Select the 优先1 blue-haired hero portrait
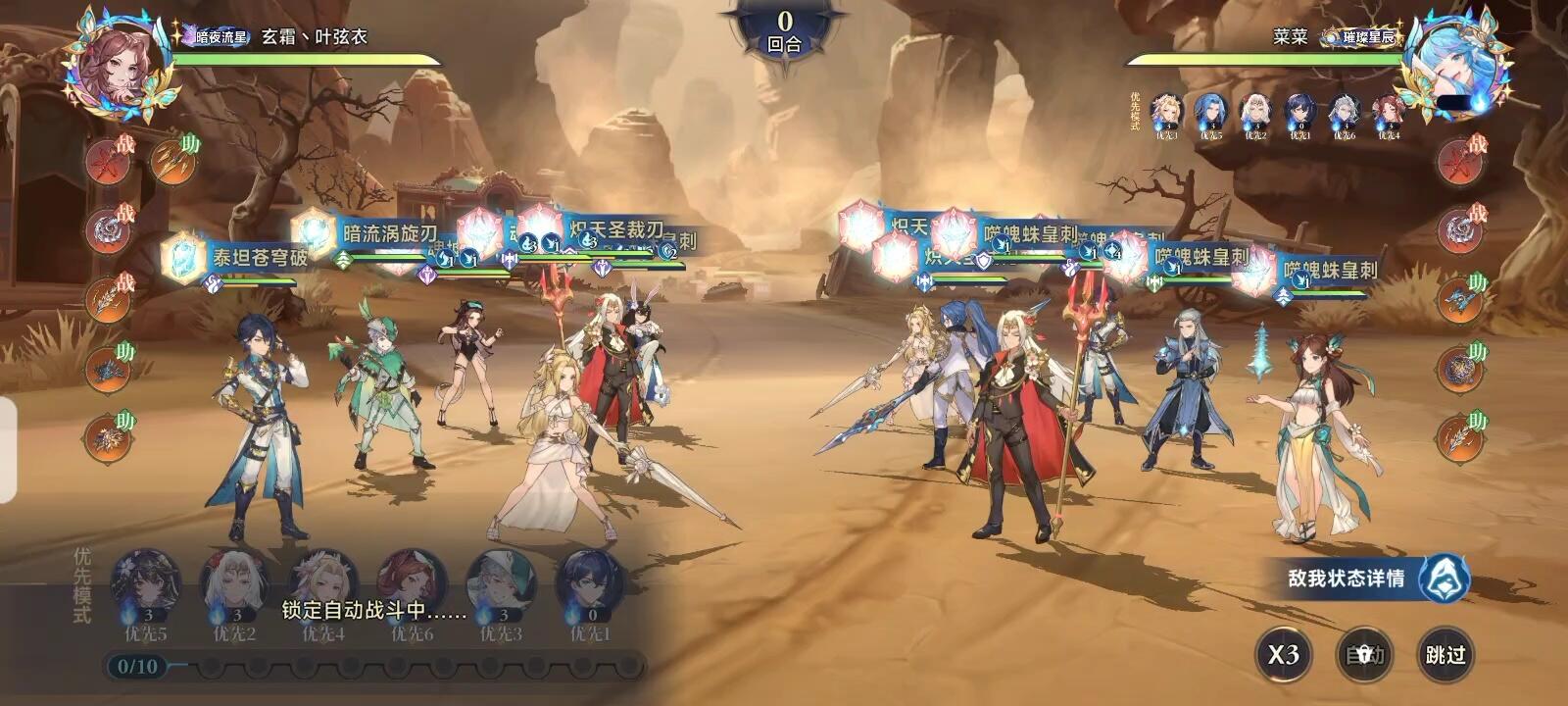This screenshot has height=706, width=1568. tap(589, 585)
